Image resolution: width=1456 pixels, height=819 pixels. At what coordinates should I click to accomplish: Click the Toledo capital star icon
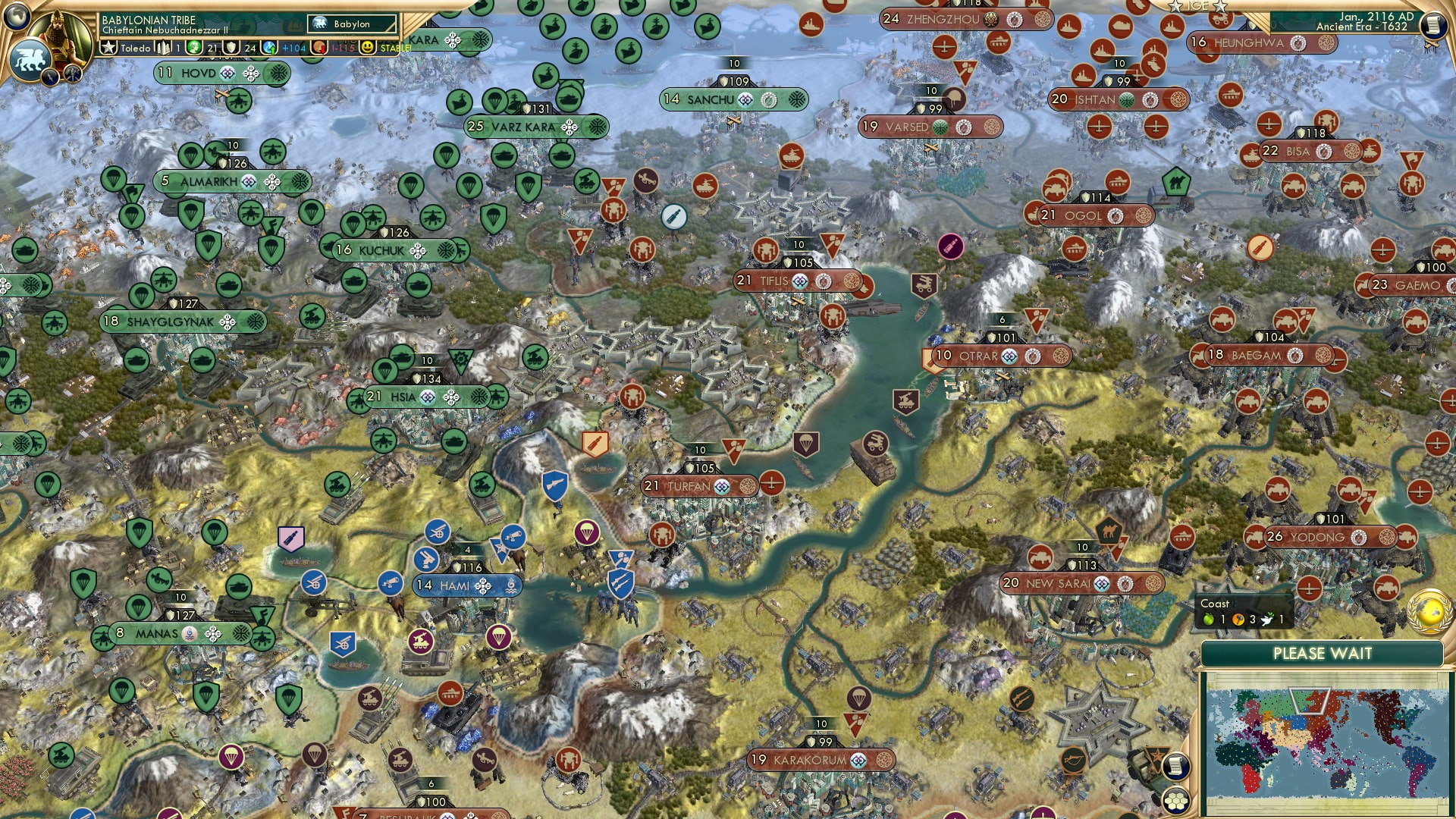pos(108,47)
